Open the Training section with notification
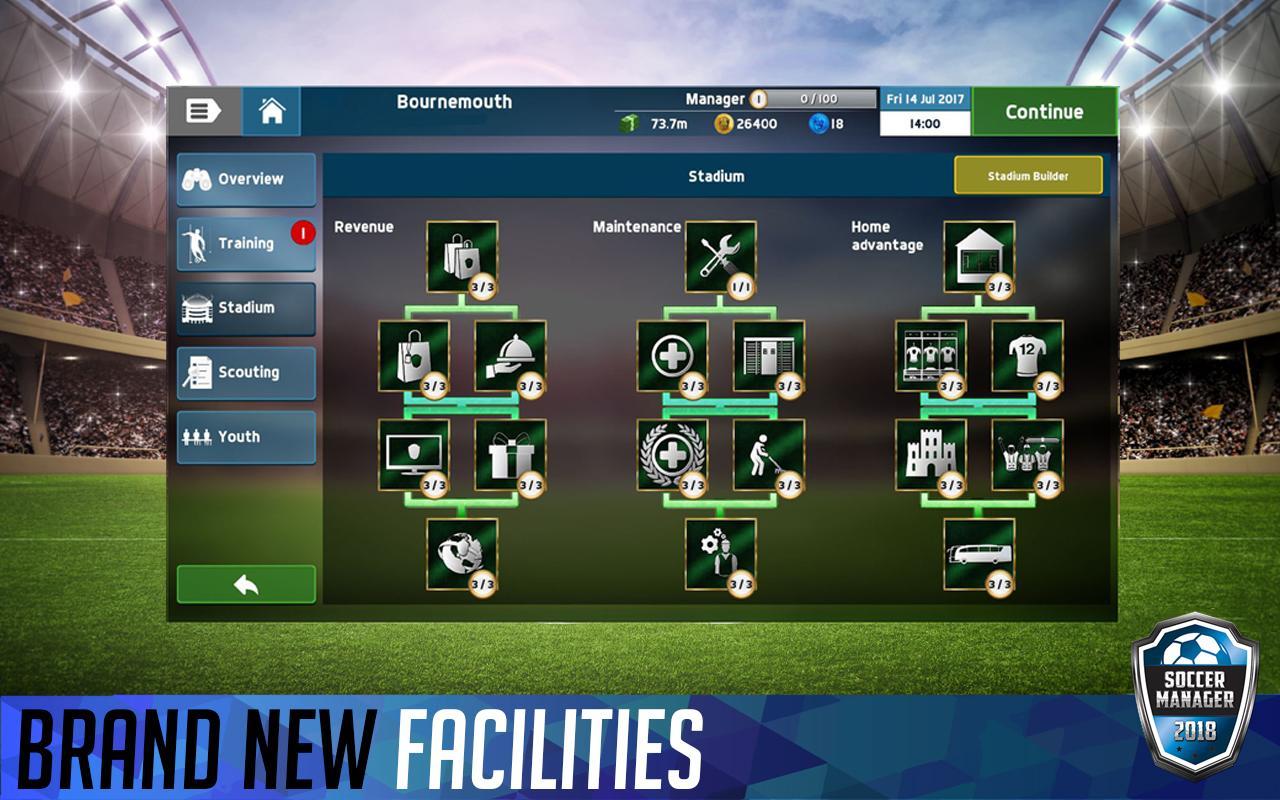Image resolution: width=1280 pixels, height=800 pixels. pos(246,244)
